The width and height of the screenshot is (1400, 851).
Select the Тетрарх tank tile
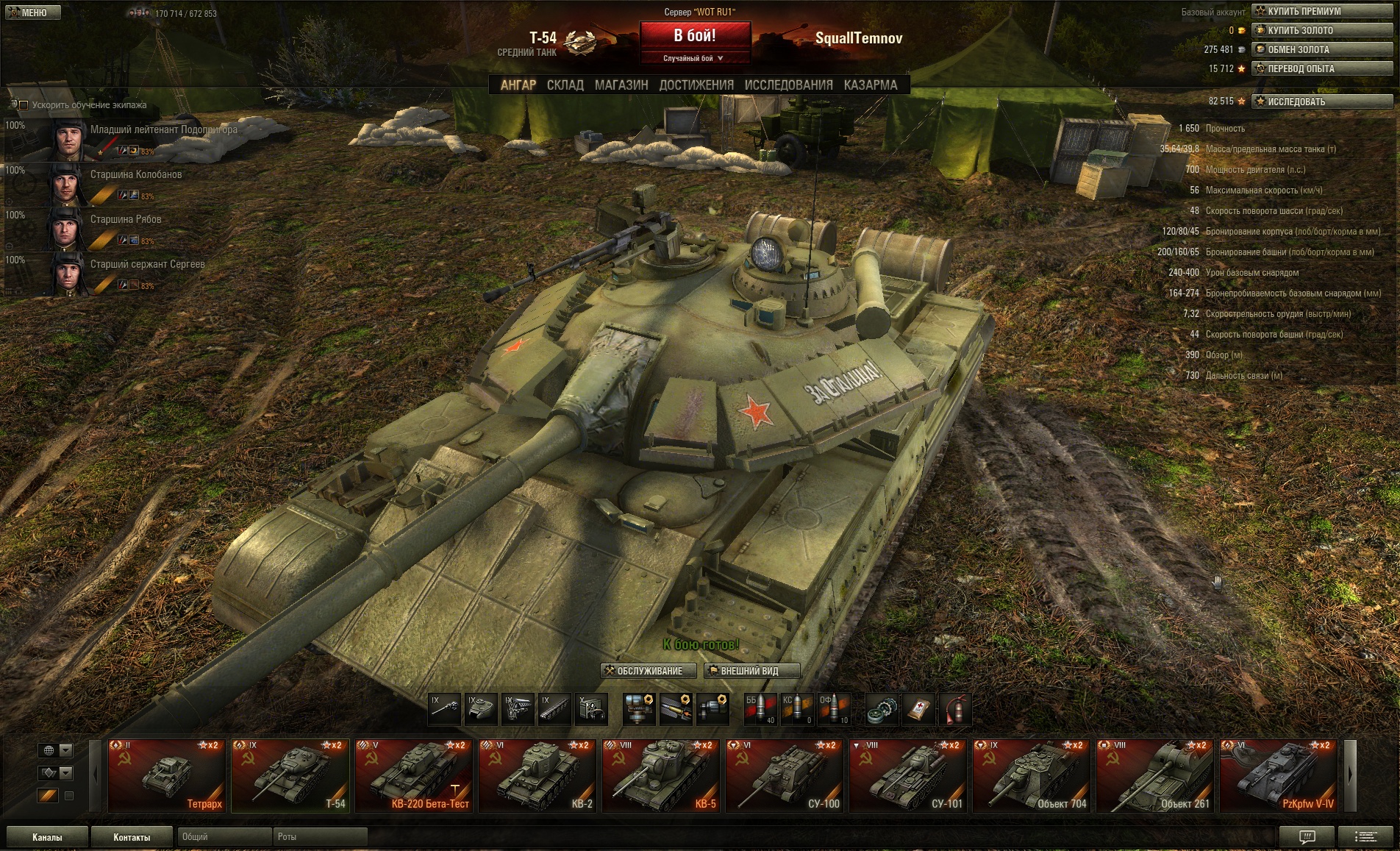[167, 775]
